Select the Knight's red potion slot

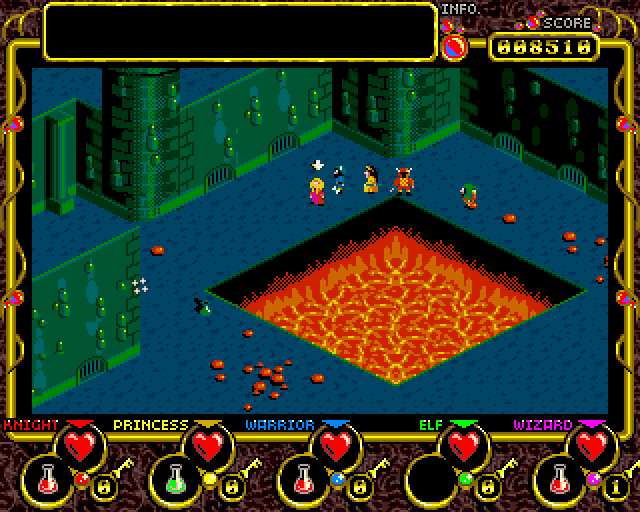(48, 480)
